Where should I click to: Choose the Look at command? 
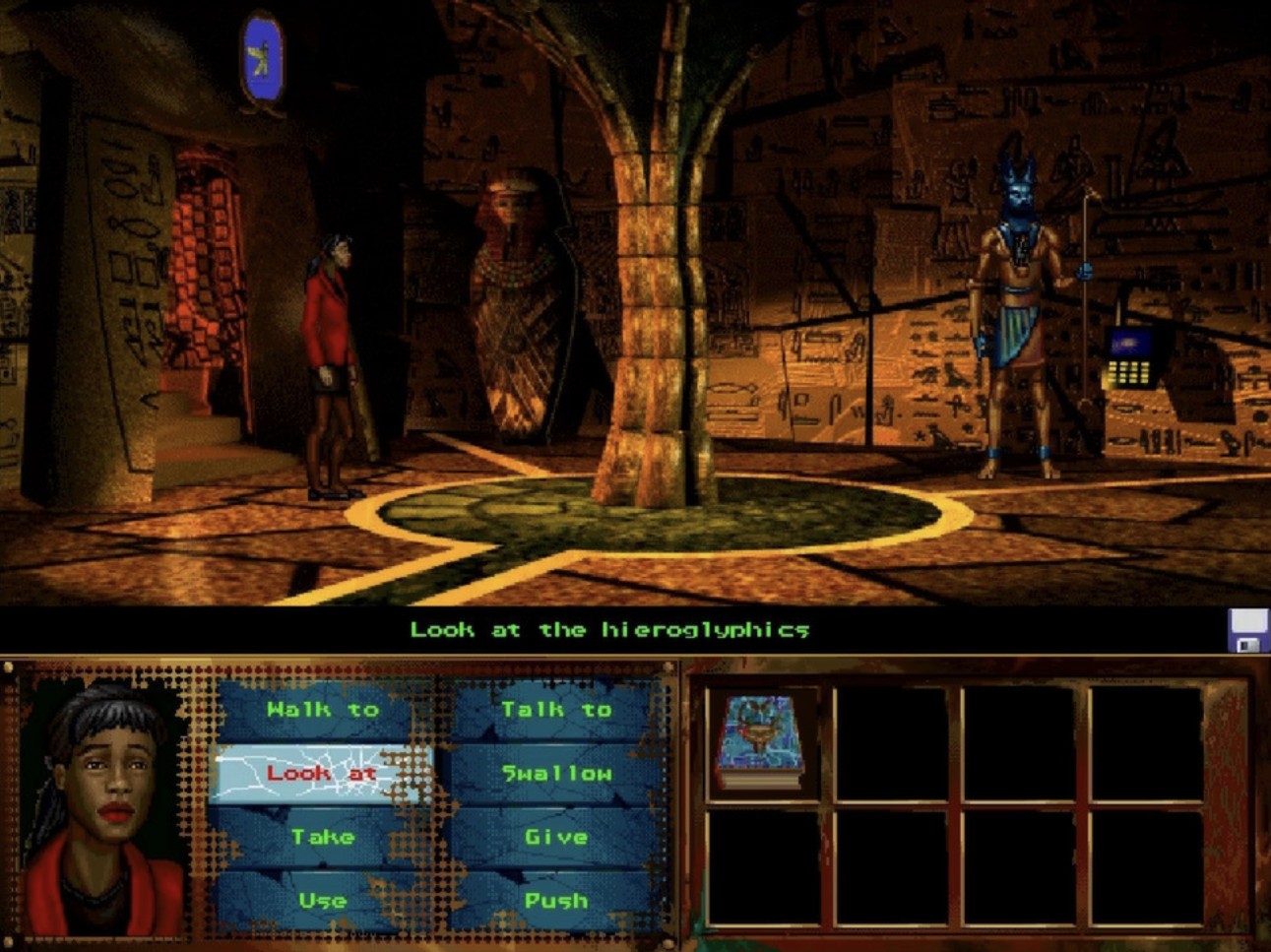click(x=322, y=774)
